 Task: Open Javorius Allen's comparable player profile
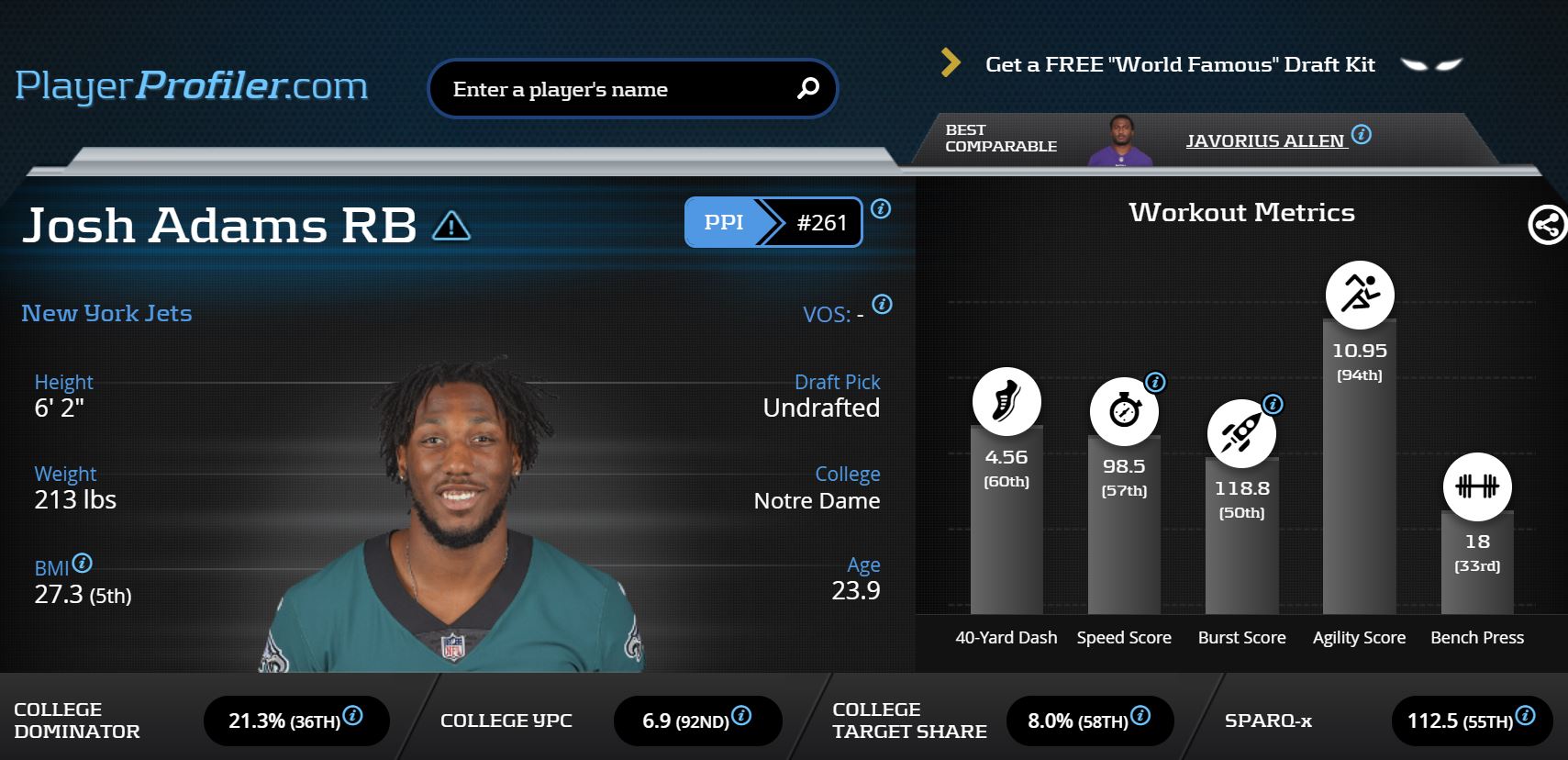(1264, 140)
